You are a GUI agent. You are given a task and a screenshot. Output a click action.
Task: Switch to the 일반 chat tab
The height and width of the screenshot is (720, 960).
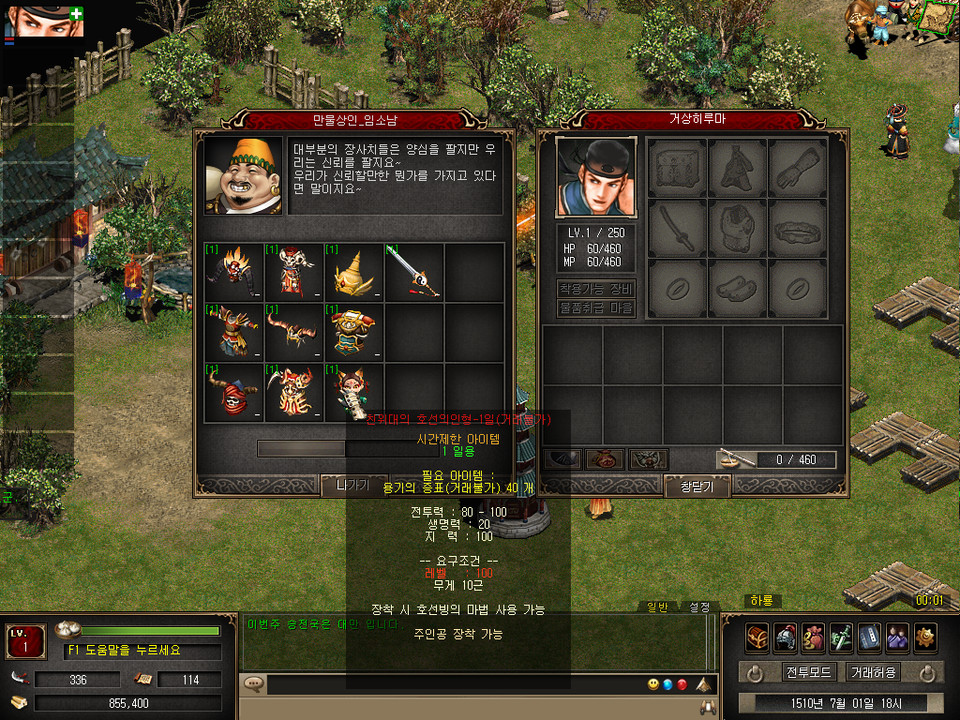pos(658,607)
